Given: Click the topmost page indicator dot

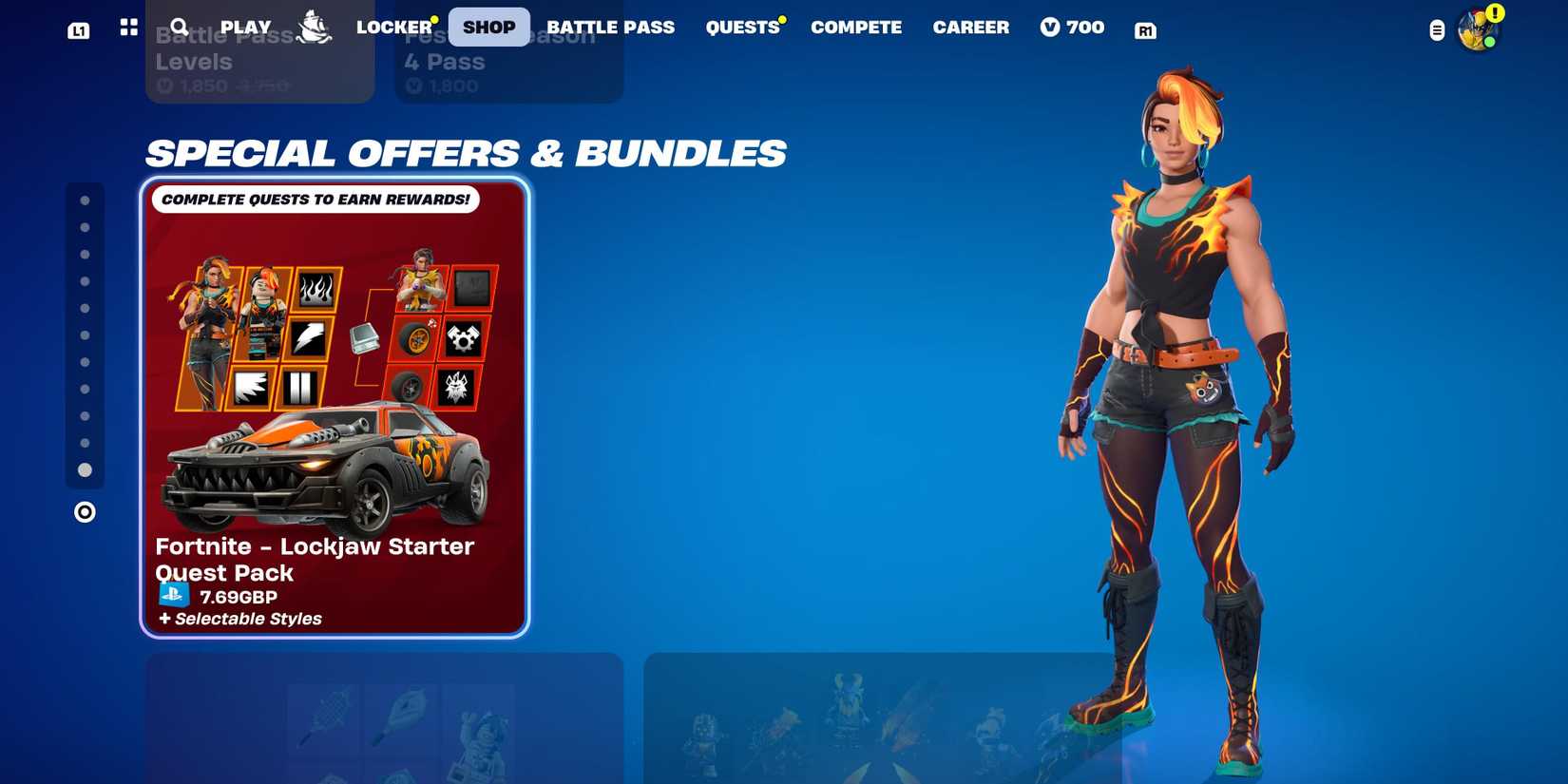Looking at the screenshot, I should click(x=86, y=200).
